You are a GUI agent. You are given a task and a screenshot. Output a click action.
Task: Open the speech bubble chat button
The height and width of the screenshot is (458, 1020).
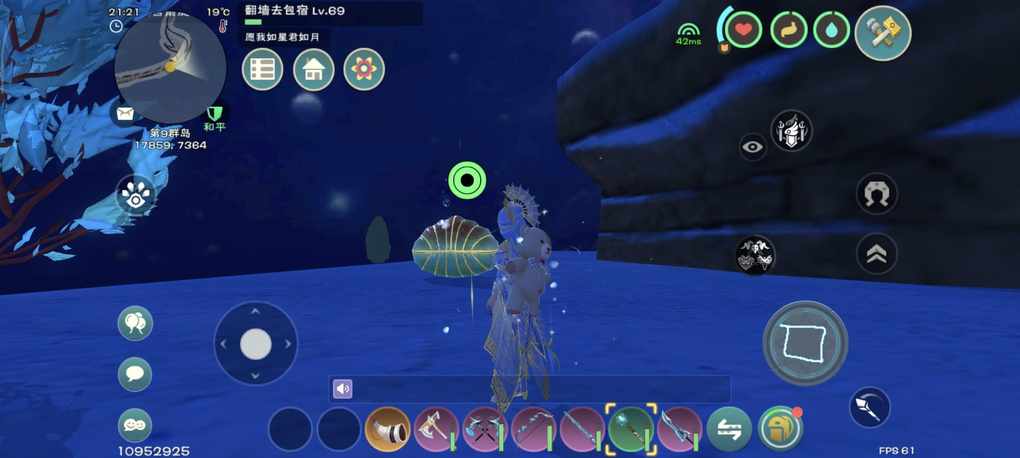click(135, 374)
